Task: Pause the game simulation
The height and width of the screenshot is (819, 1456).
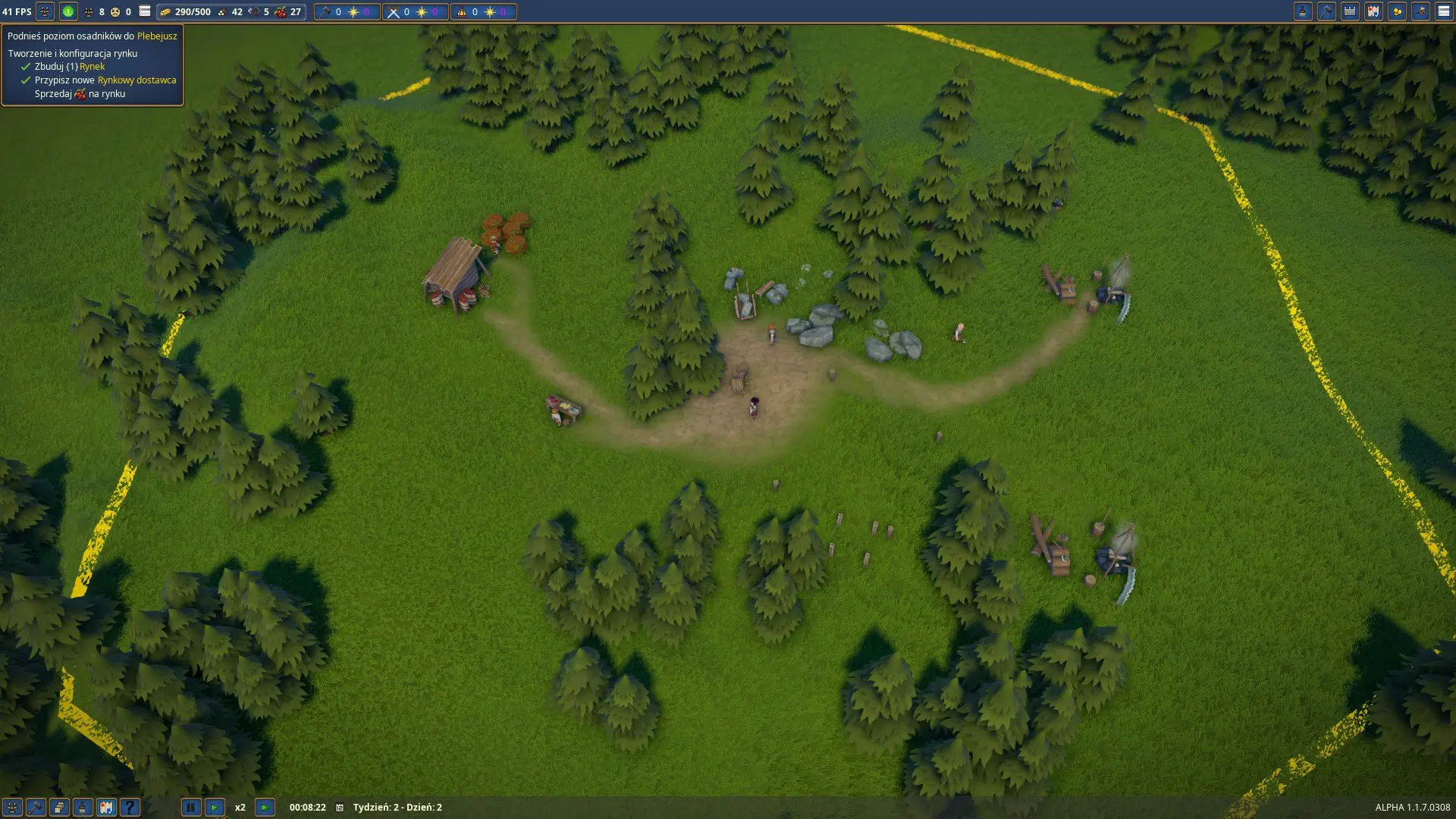Action: coord(191,808)
